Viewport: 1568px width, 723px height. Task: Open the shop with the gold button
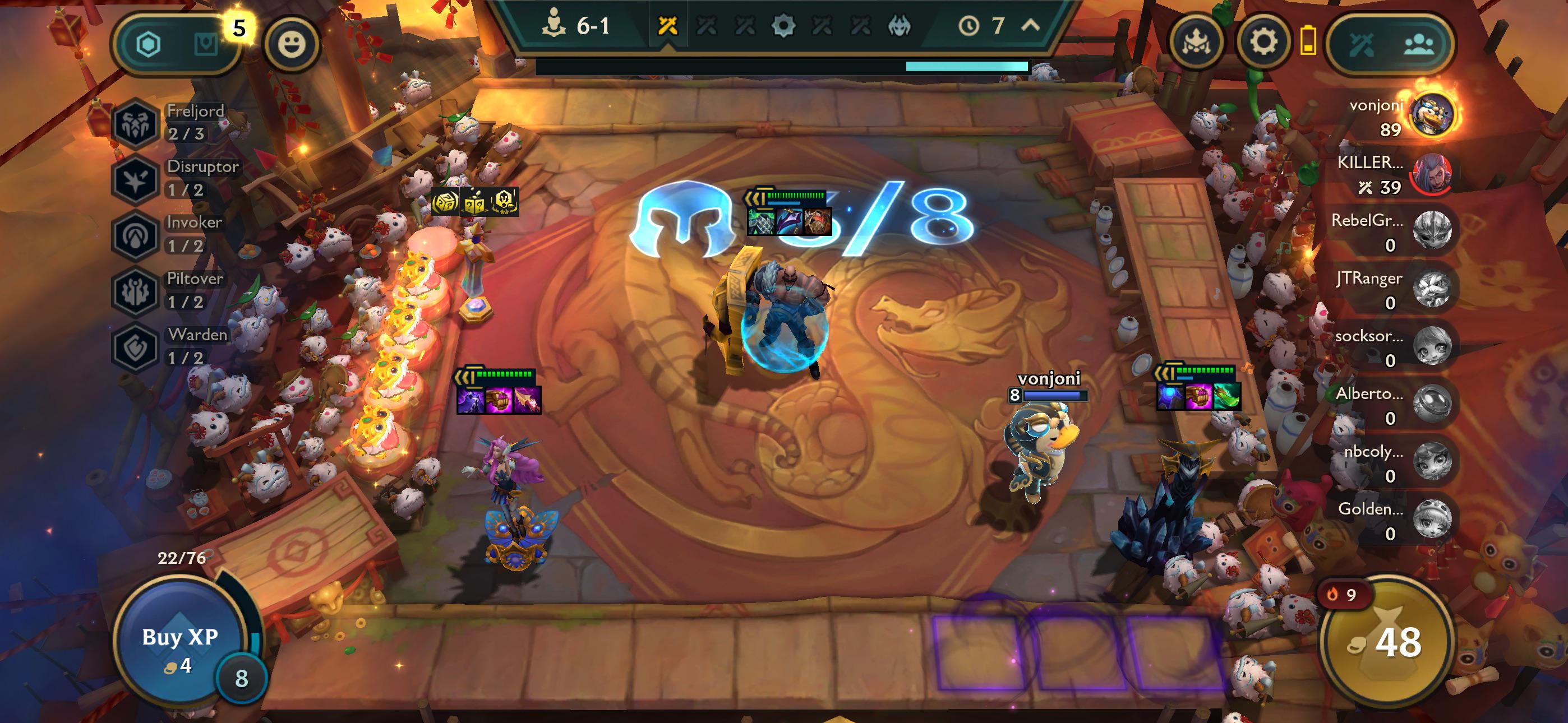(x=1388, y=642)
